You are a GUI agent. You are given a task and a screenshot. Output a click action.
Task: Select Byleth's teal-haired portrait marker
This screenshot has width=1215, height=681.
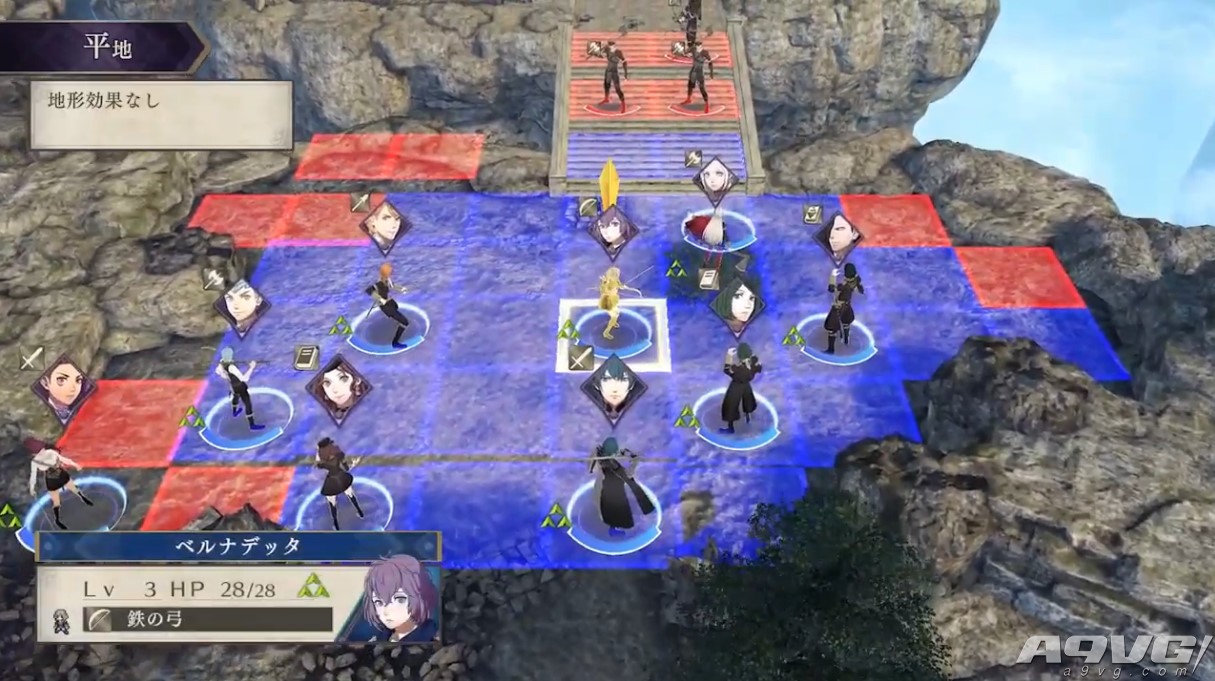[613, 382]
